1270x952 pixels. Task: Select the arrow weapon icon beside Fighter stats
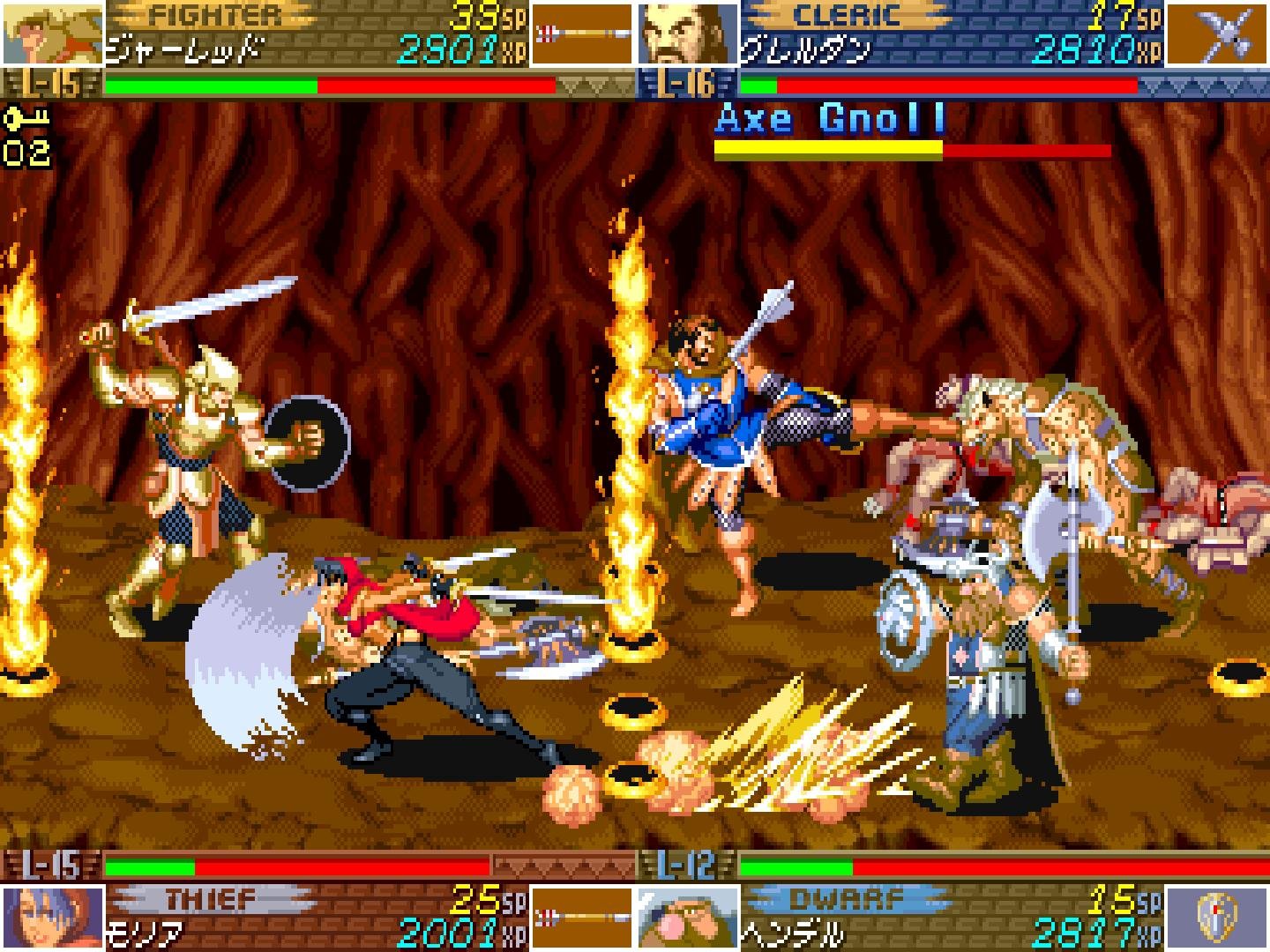pos(582,35)
